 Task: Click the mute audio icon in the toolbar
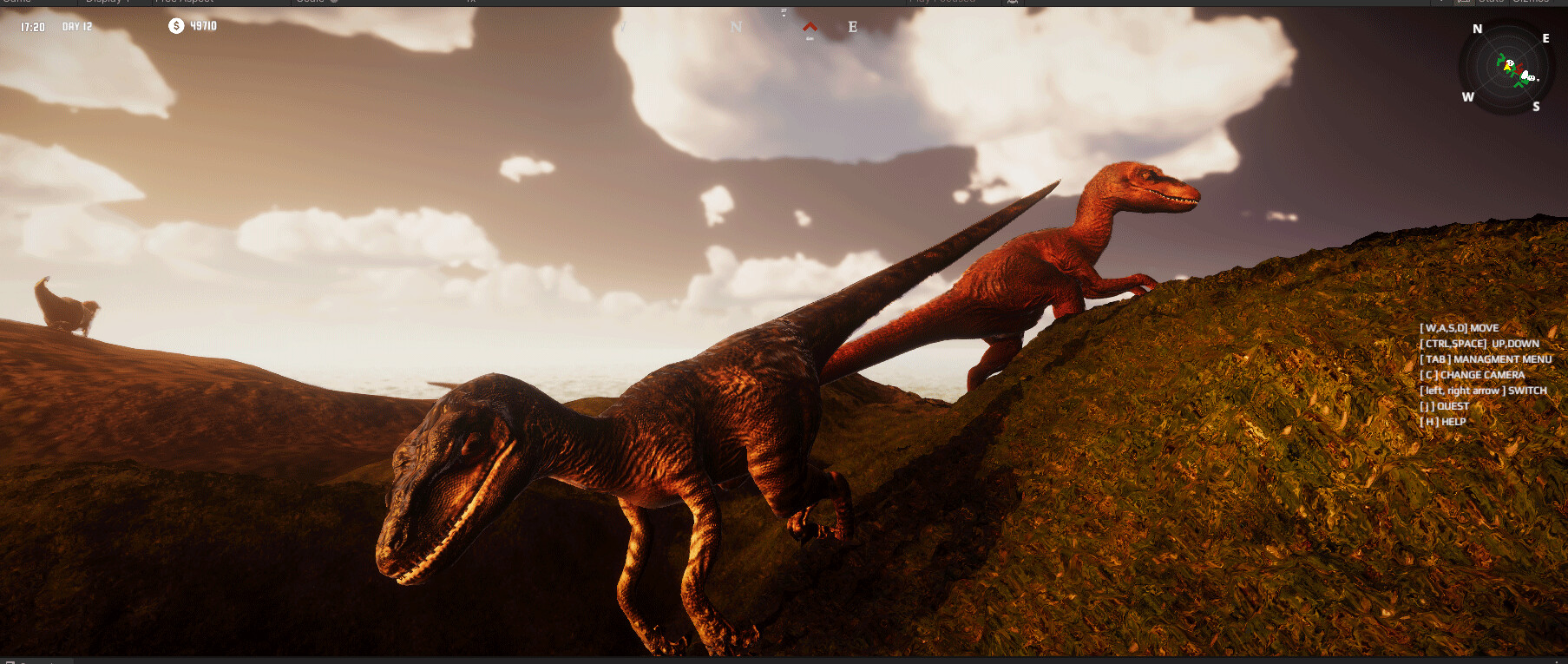tap(1464, 2)
